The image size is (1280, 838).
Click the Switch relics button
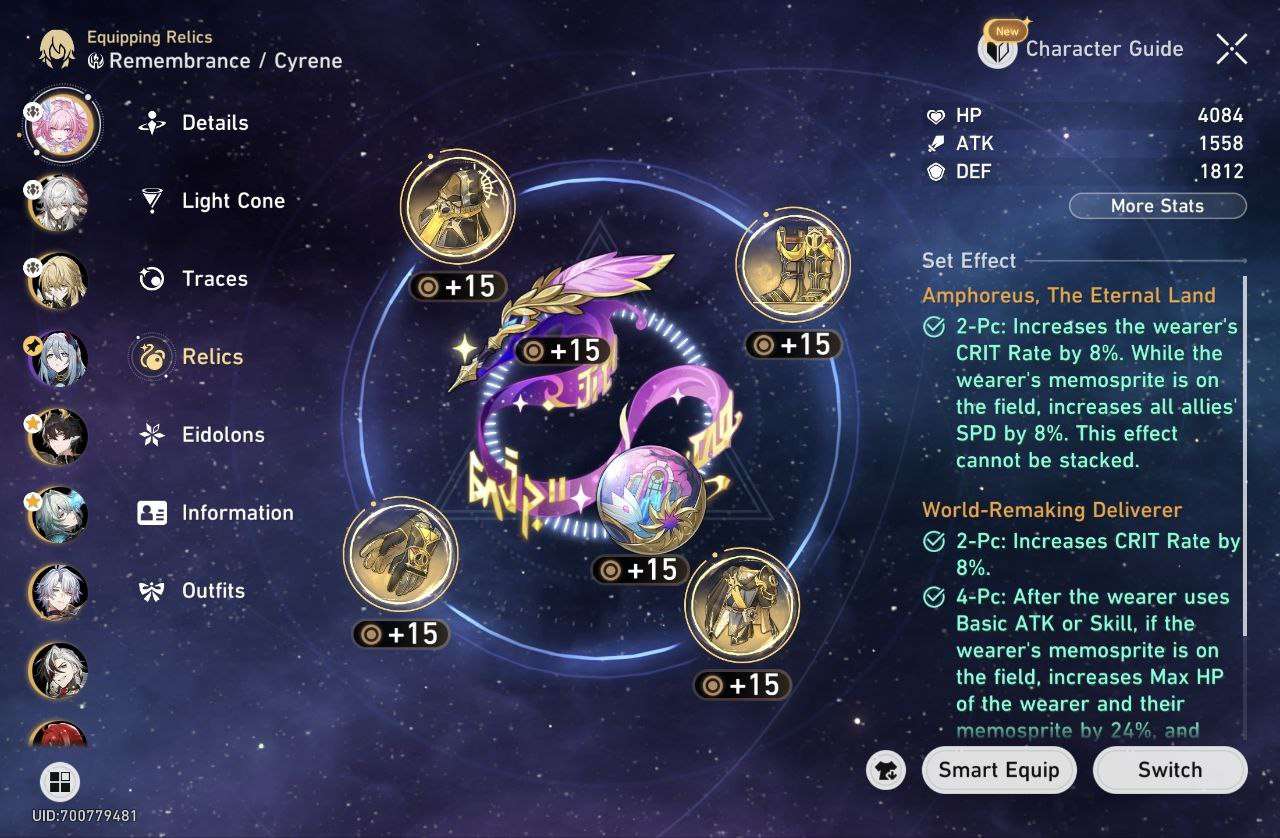point(1170,770)
